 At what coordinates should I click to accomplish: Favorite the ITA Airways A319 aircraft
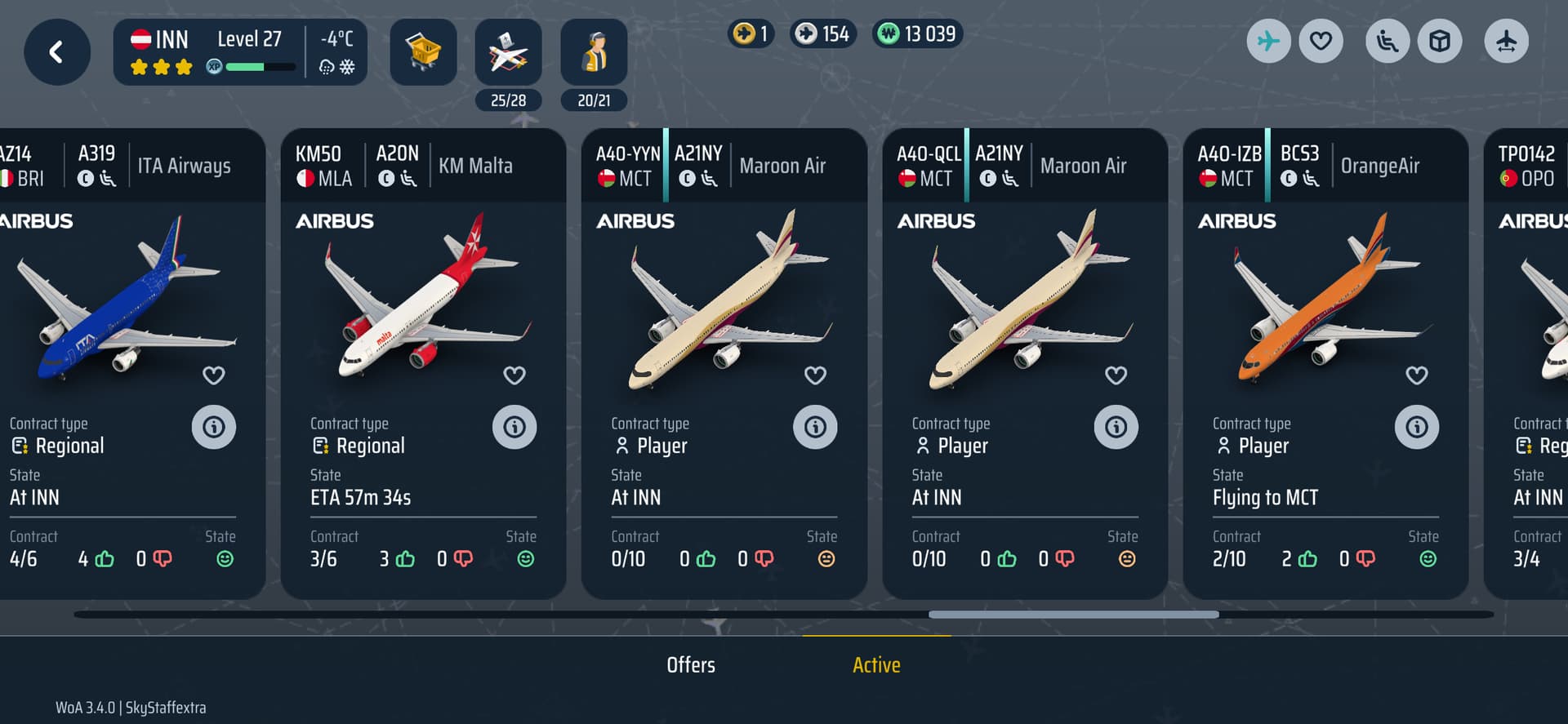214,375
